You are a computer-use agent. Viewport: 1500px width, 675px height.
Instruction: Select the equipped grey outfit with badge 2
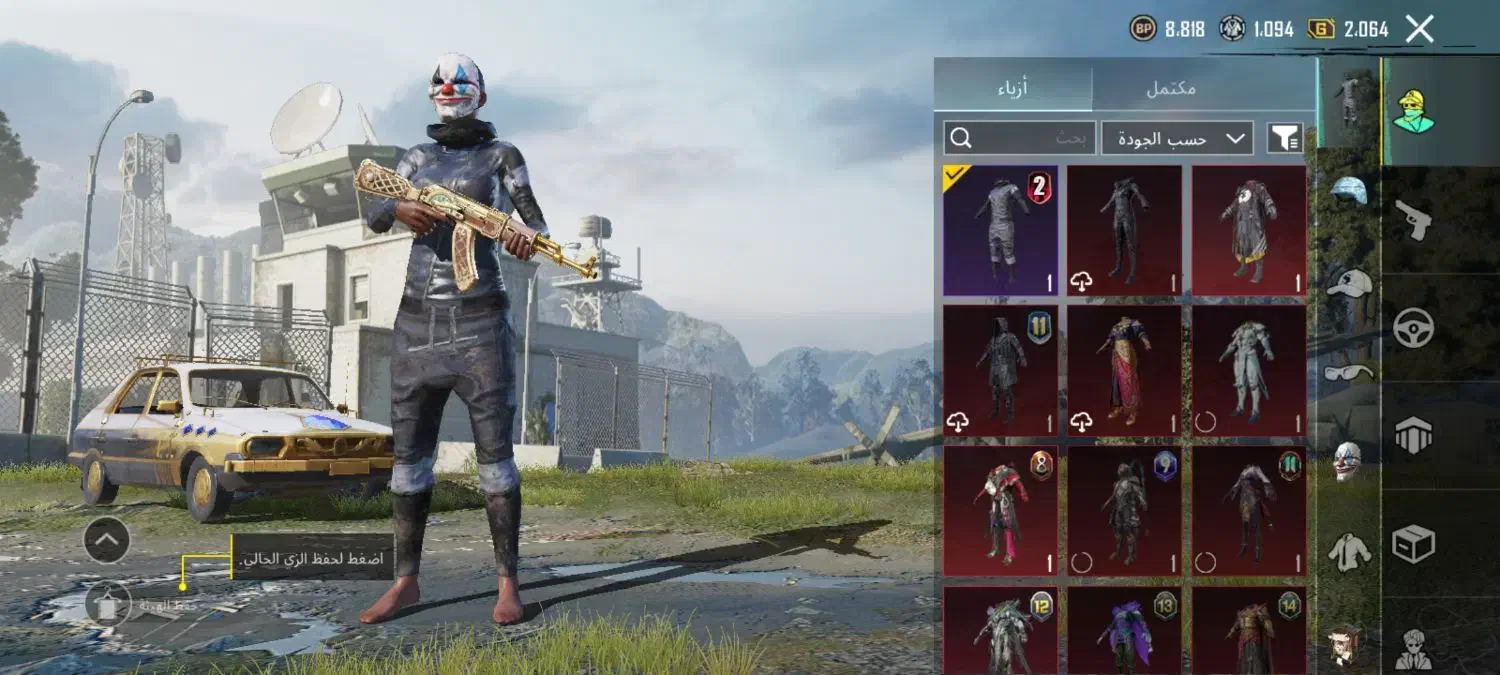(x=1000, y=231)
